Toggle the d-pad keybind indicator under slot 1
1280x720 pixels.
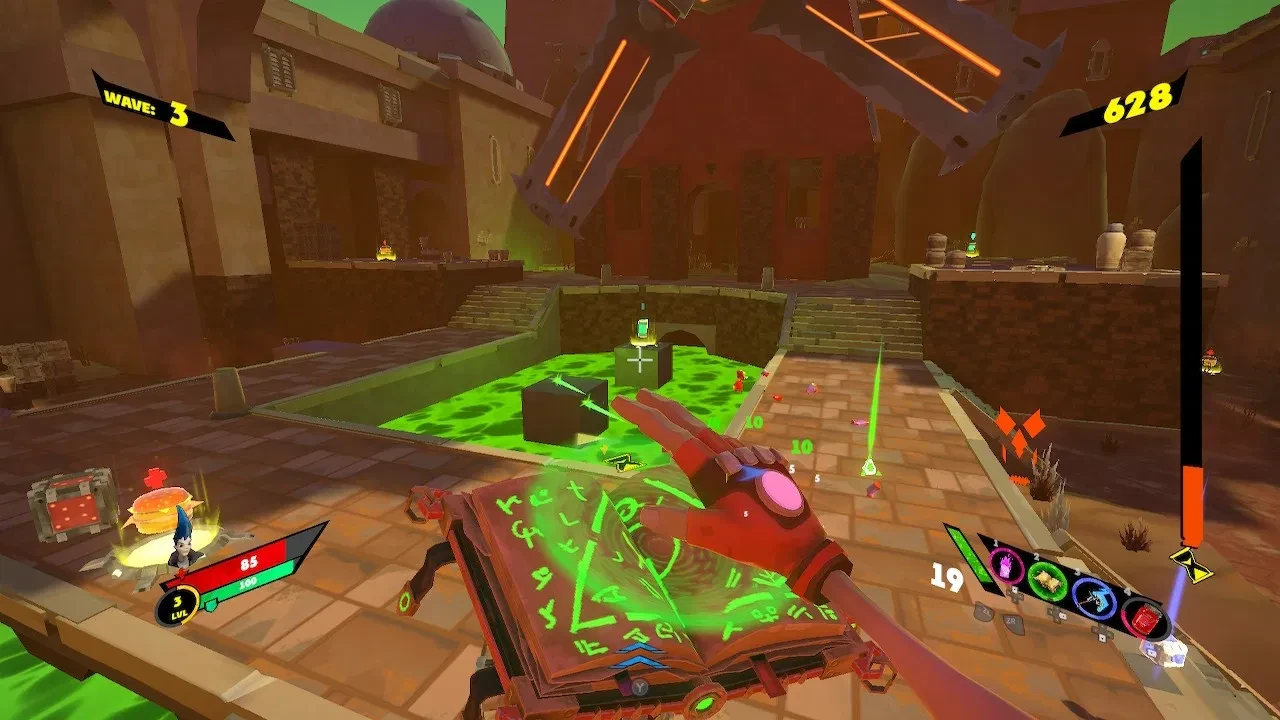[x=1013, y=596]
